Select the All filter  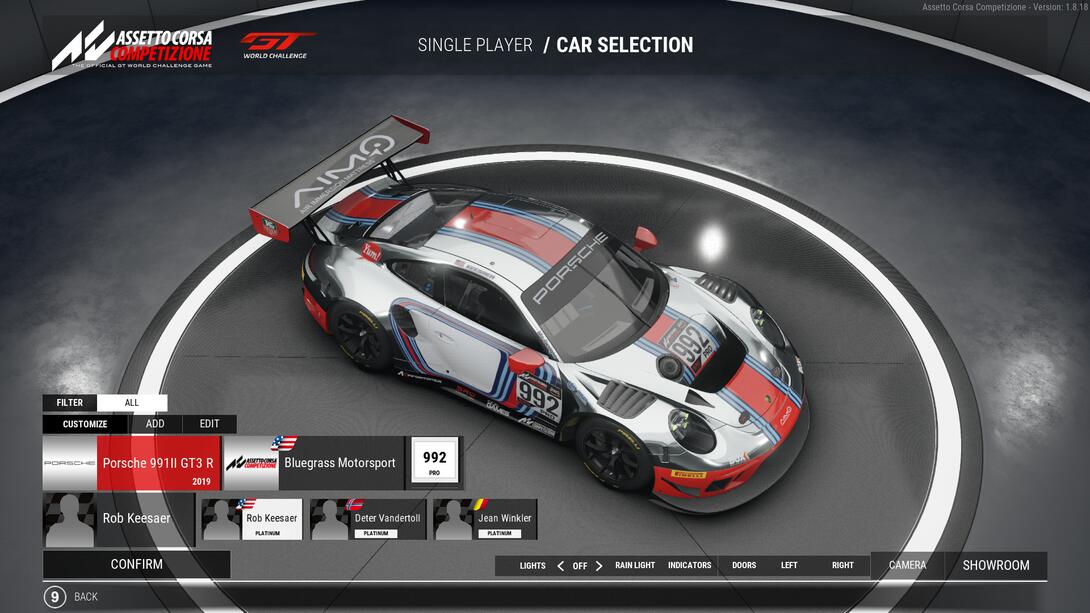(x=132, y=403)
